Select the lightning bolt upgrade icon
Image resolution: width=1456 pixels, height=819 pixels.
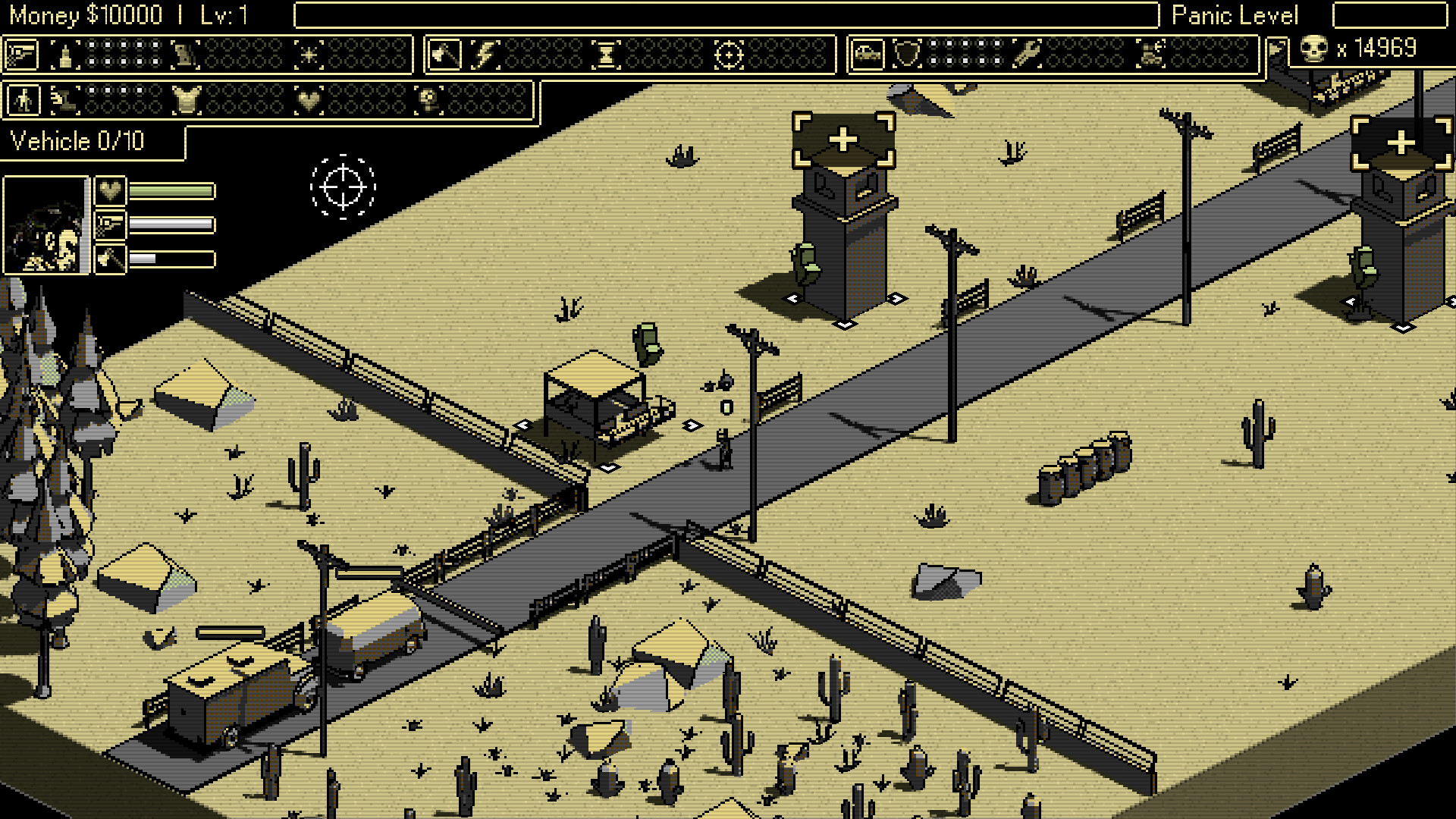[483, 53]
